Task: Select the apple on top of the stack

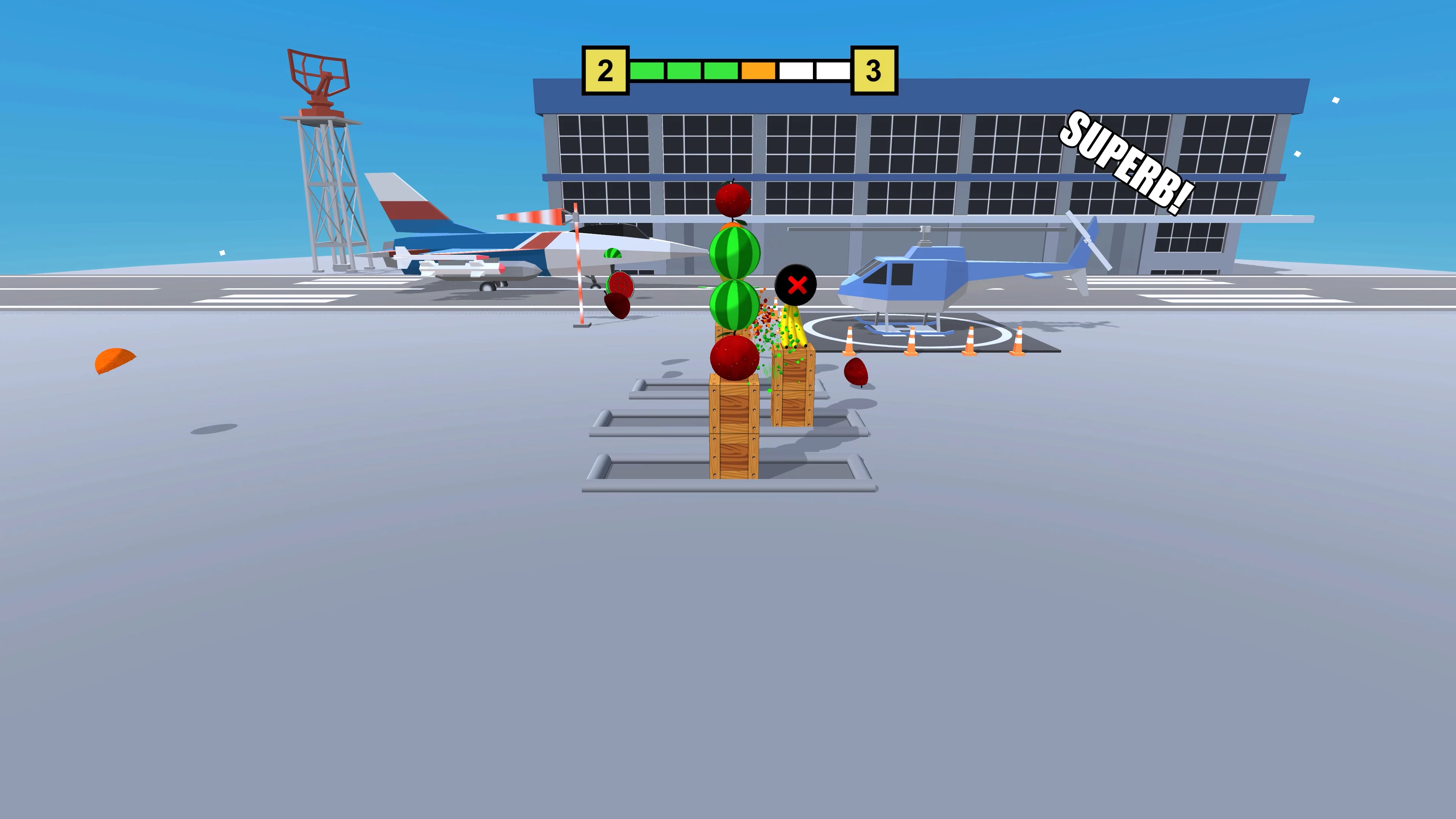Action: click(x=733, y=200)
